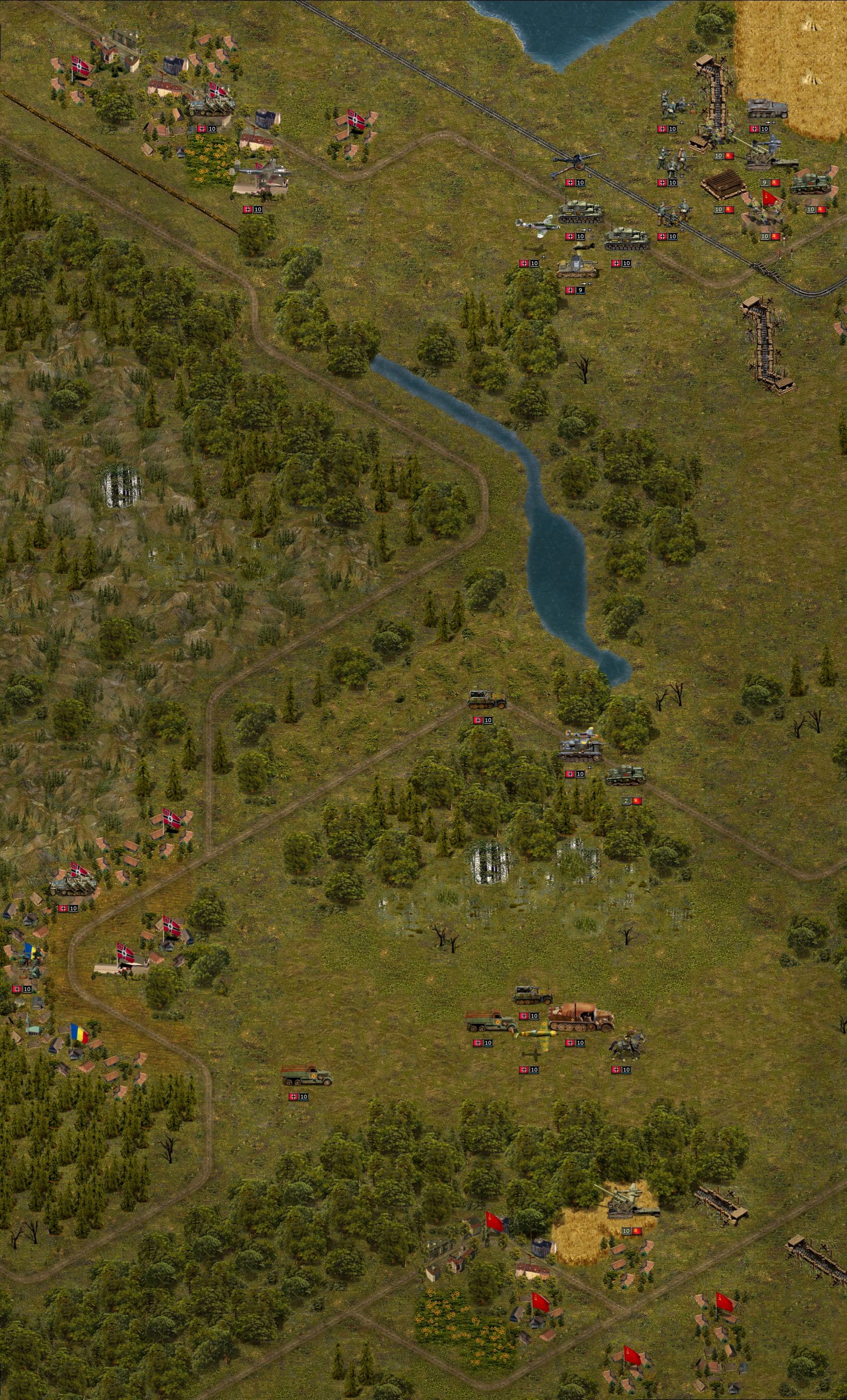The height and width of the screenshot is (1400, 847).
Task: Select the German aircraft parked on the airfield
Action: point(262,173)
